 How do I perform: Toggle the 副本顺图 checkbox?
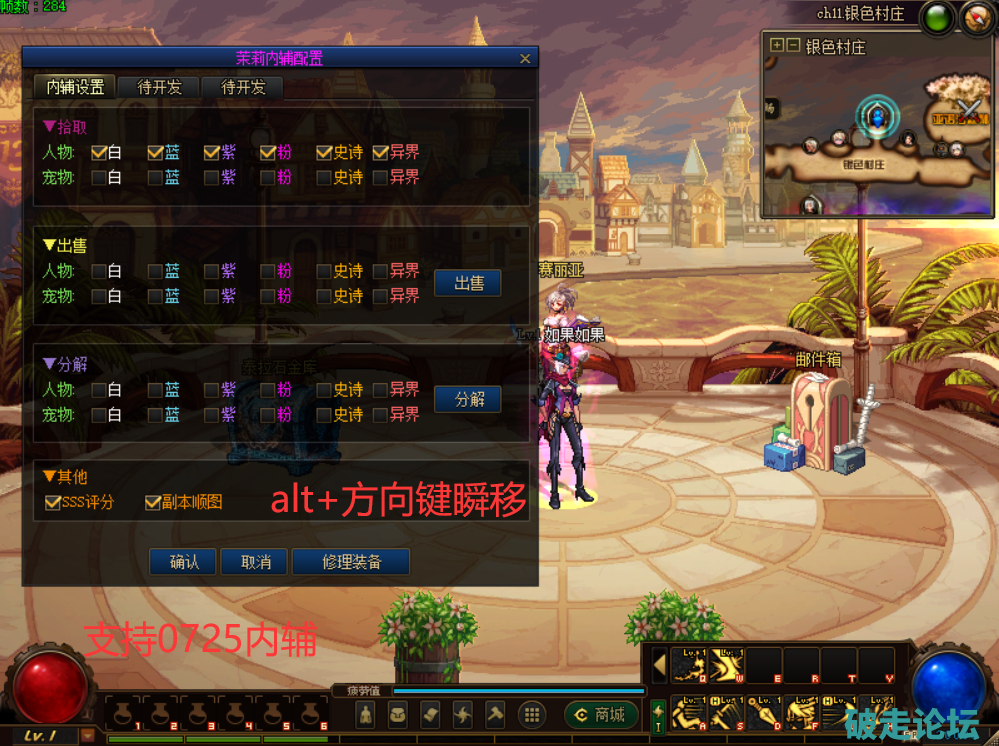(153, 503)
